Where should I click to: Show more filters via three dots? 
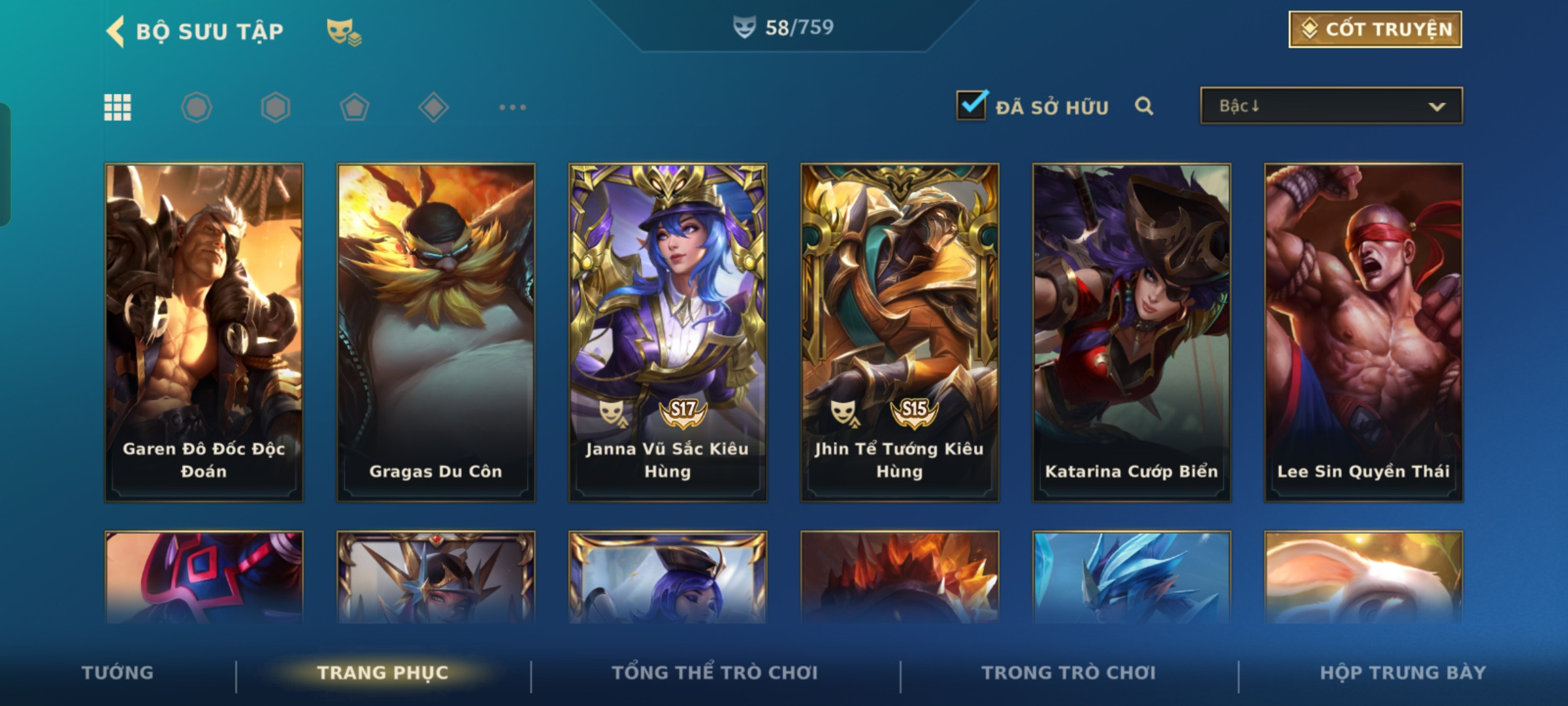[512, 107]
